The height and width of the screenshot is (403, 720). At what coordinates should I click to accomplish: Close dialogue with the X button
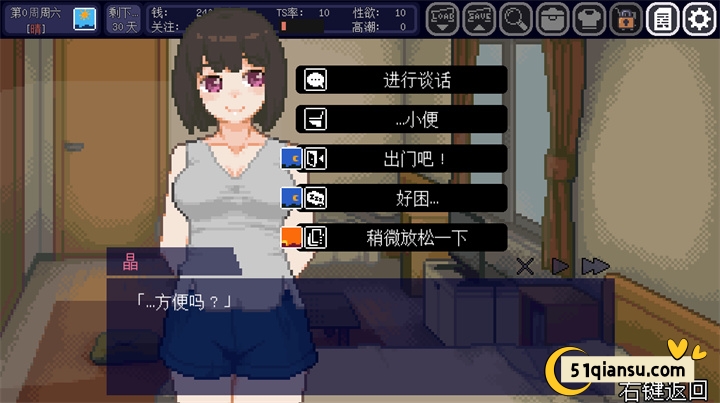click(x=525, y=266)
